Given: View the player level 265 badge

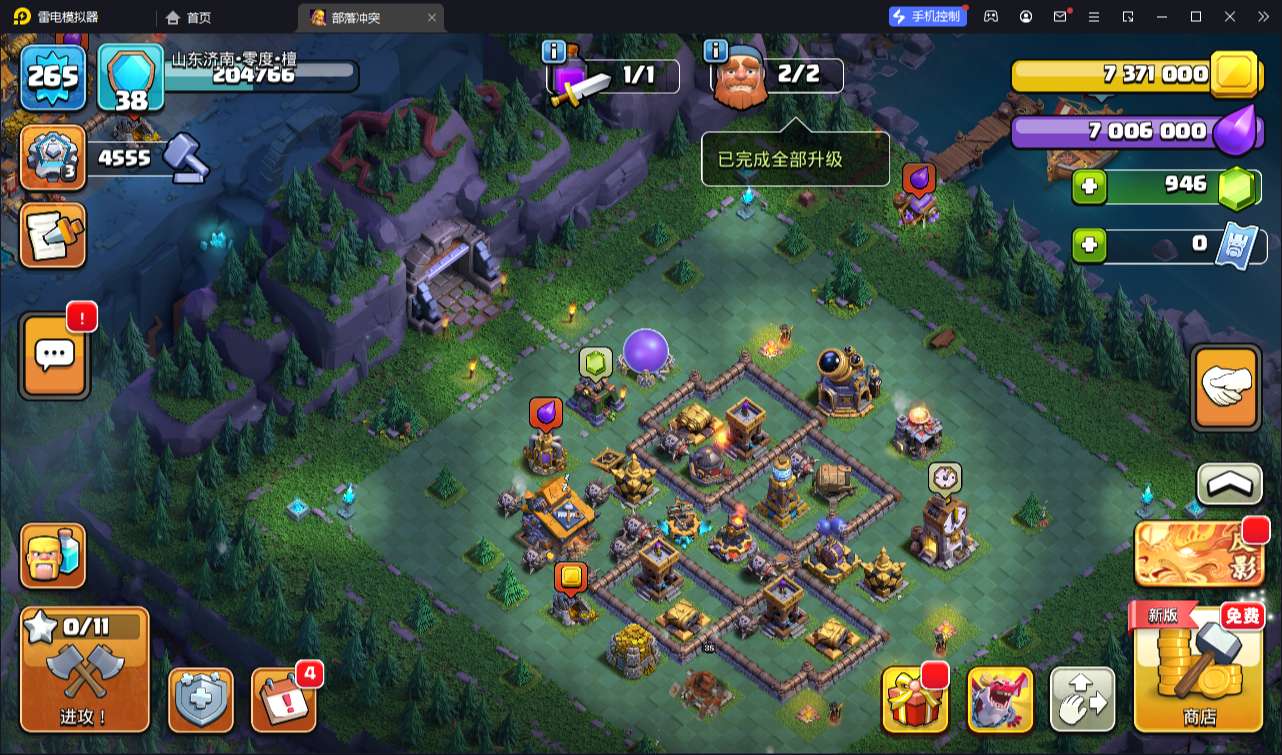Looking at the screenshot, I should pyautogui.click(x=53, y=76).
